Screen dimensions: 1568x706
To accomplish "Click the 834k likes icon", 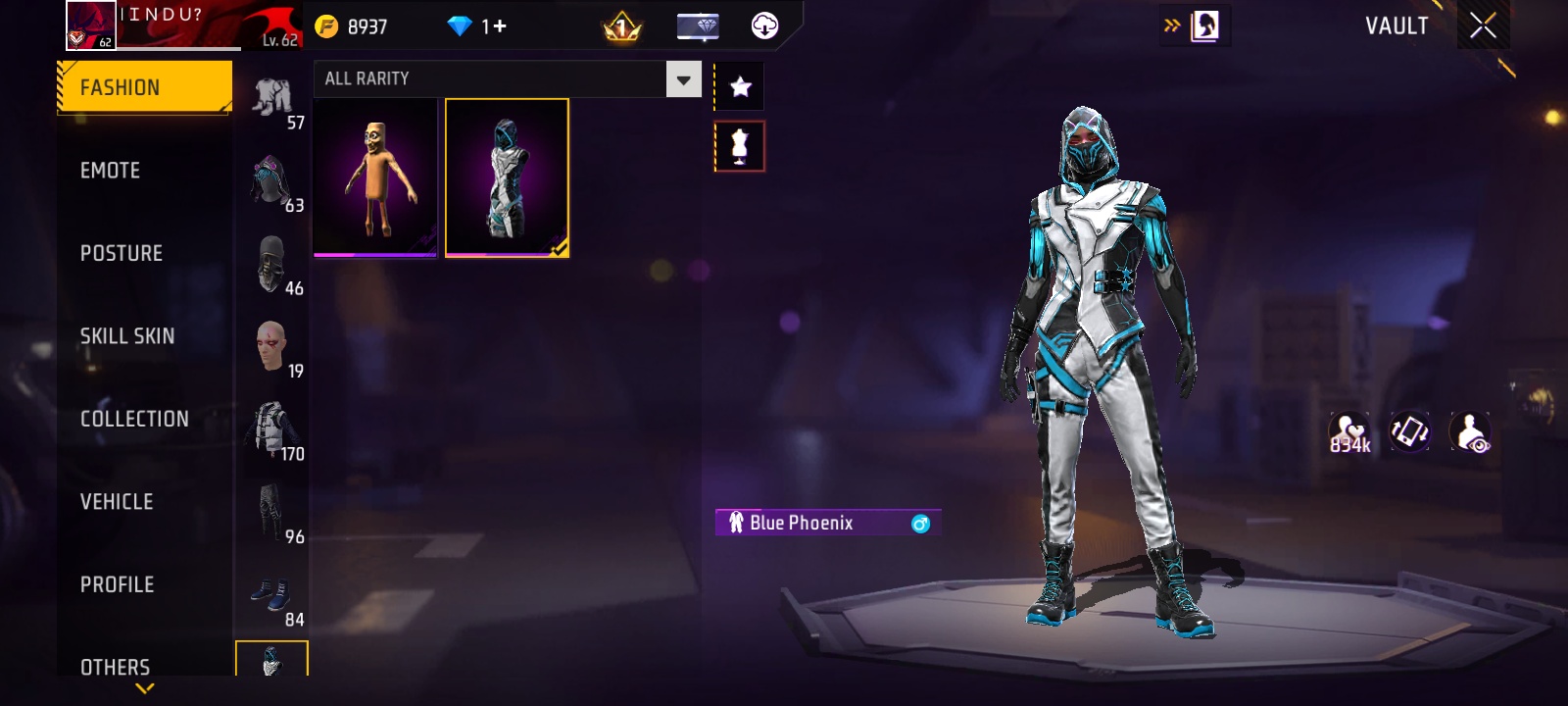I will click(1349, 432).
